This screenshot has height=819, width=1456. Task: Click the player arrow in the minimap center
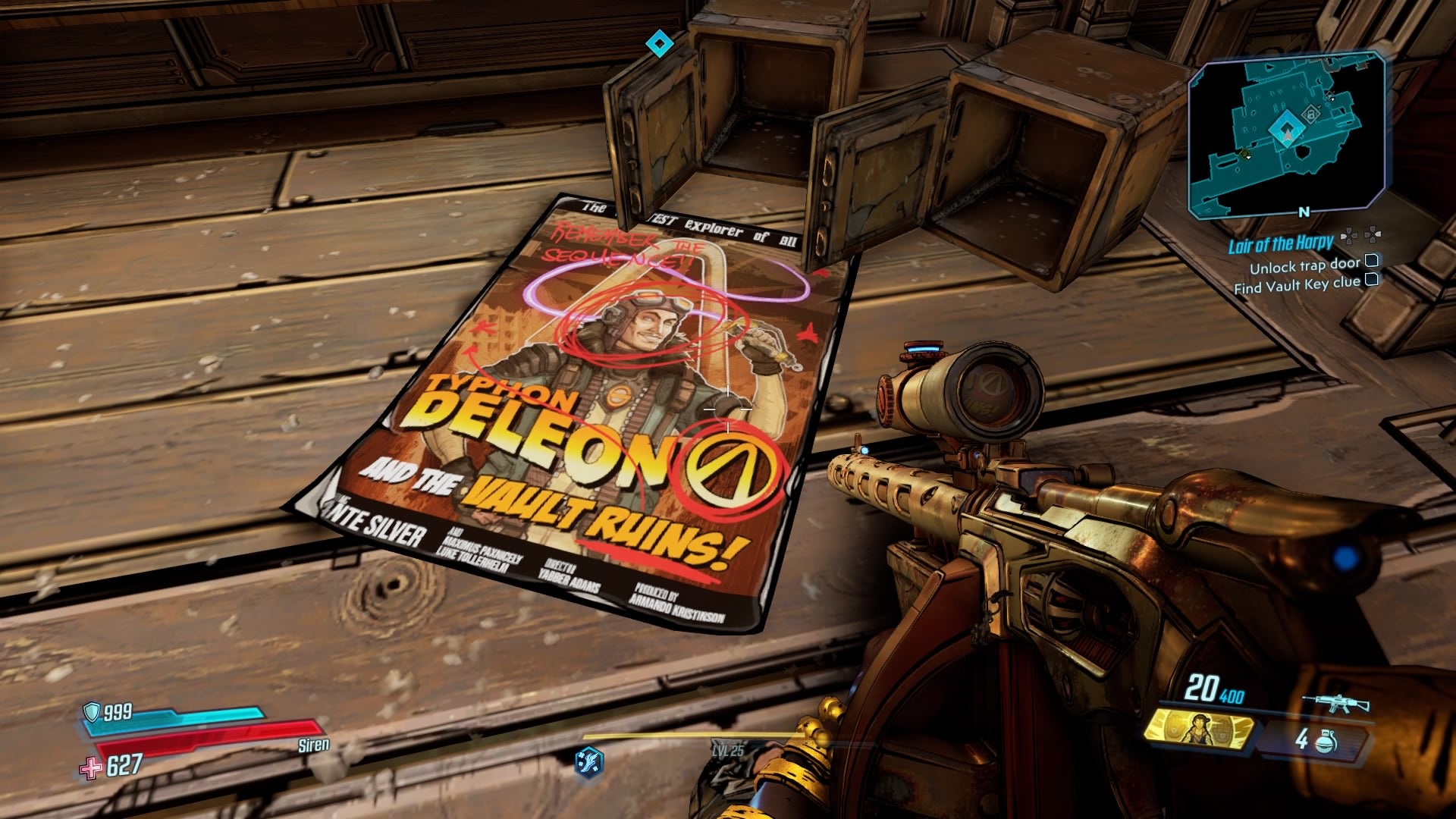[1288, 135]
